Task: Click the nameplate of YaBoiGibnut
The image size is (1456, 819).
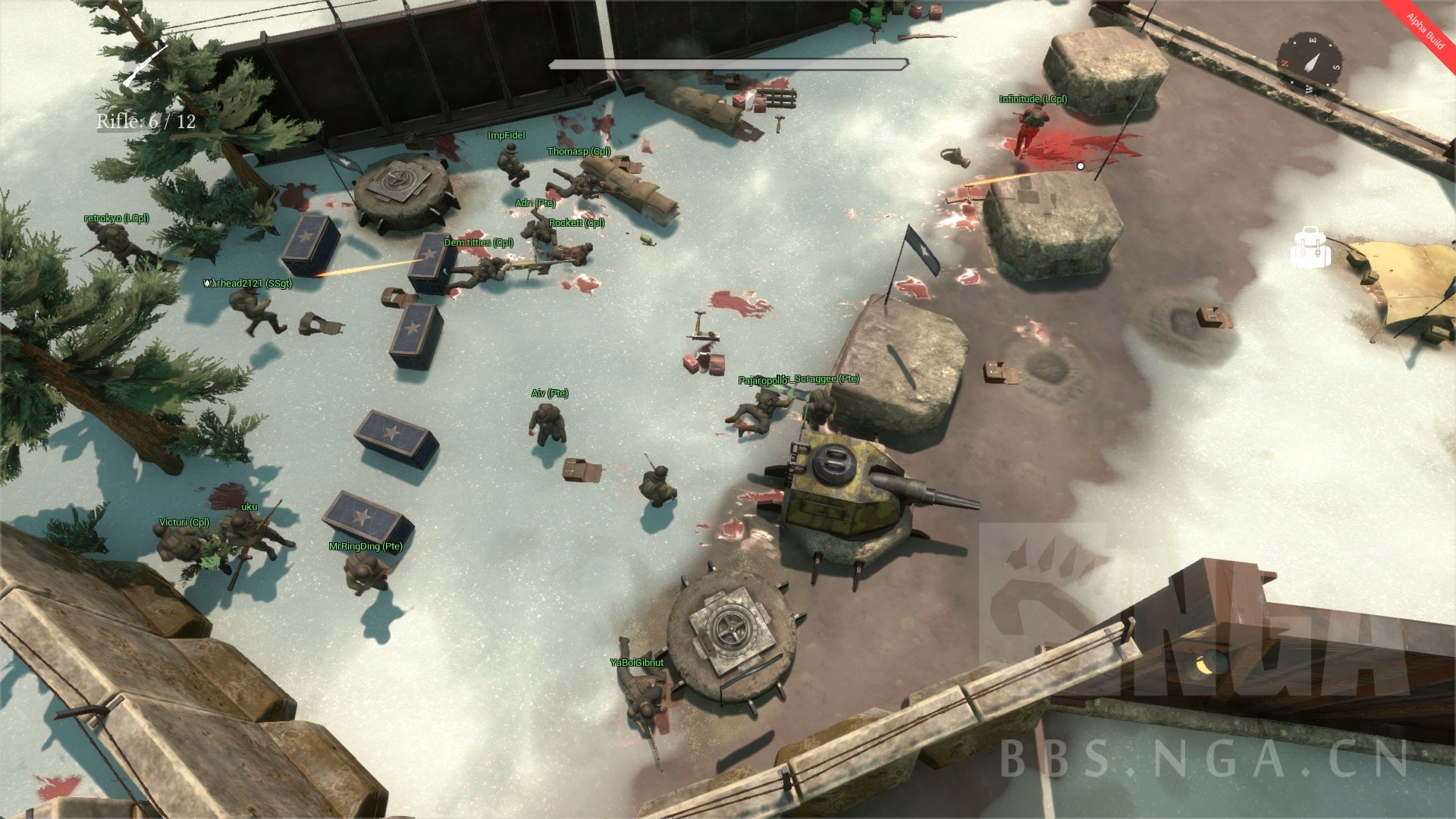Action: [x=636, y=661]
